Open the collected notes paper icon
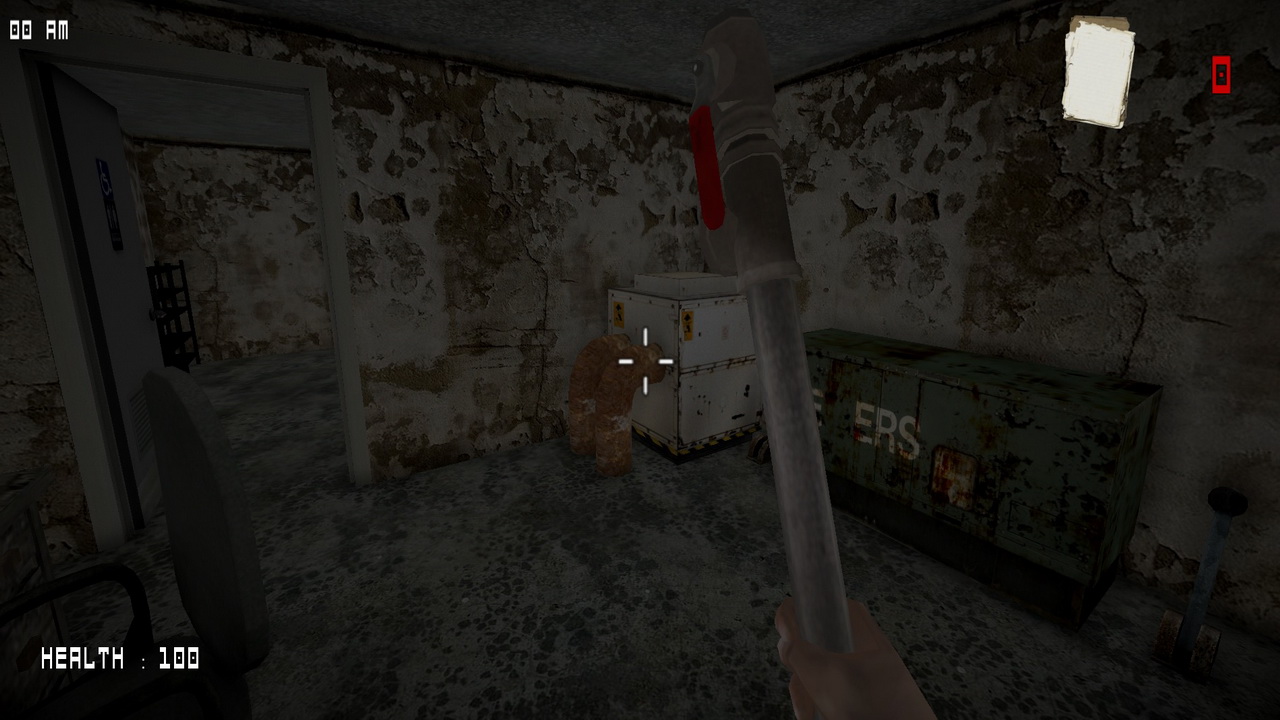1280x720 pixels. 1098,72
